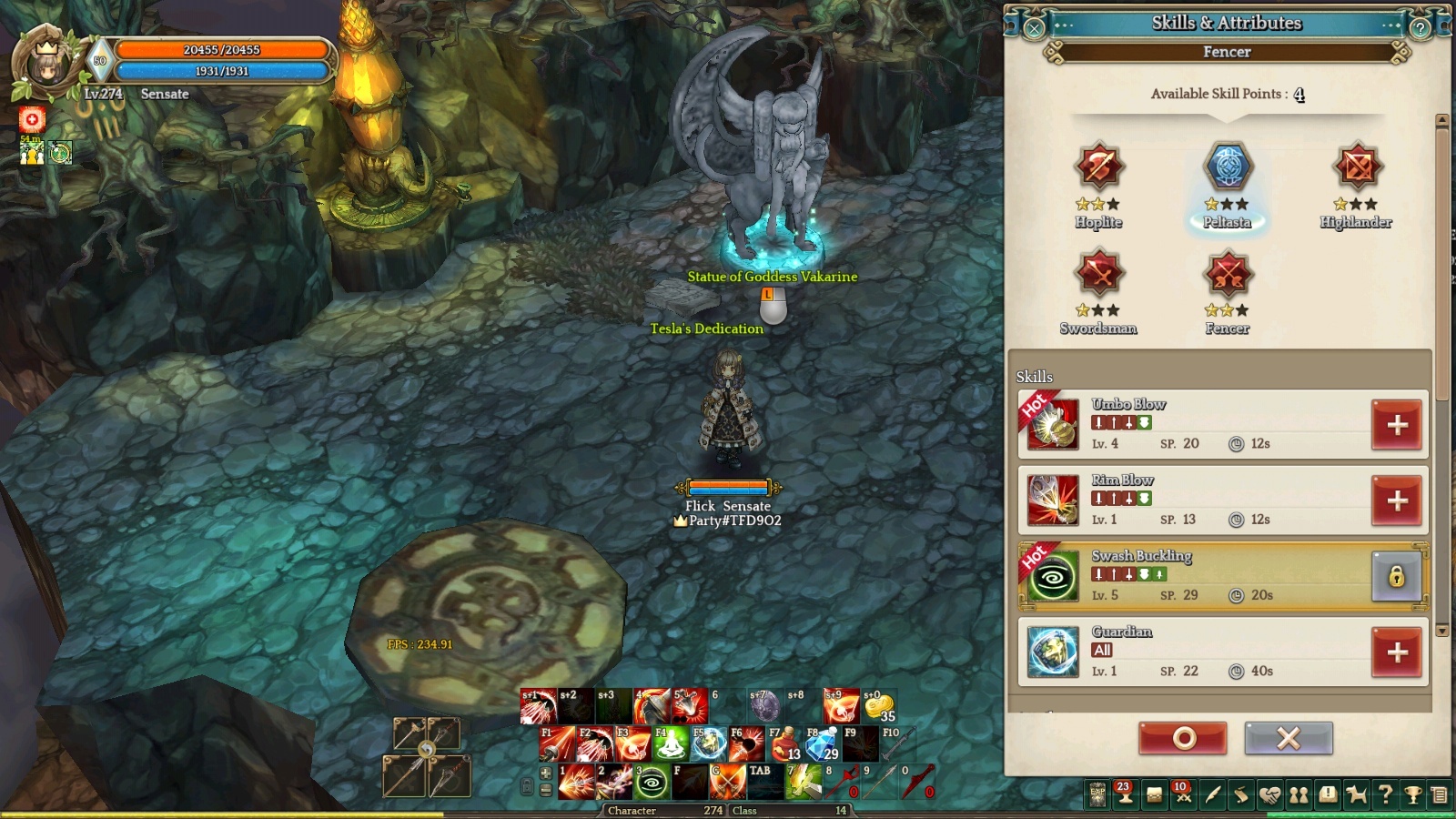The image size is (1456, 819).
Task: Click the character portrait in top-left HUD
Action: [47, 66]
